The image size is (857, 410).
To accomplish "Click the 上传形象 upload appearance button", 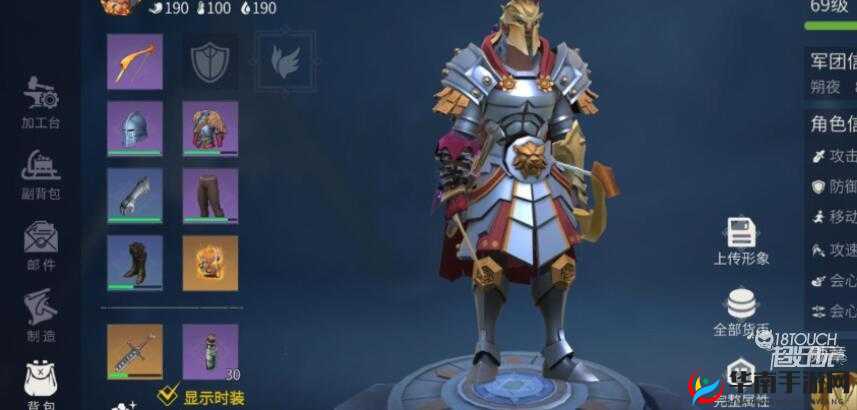I will point(741,240).
